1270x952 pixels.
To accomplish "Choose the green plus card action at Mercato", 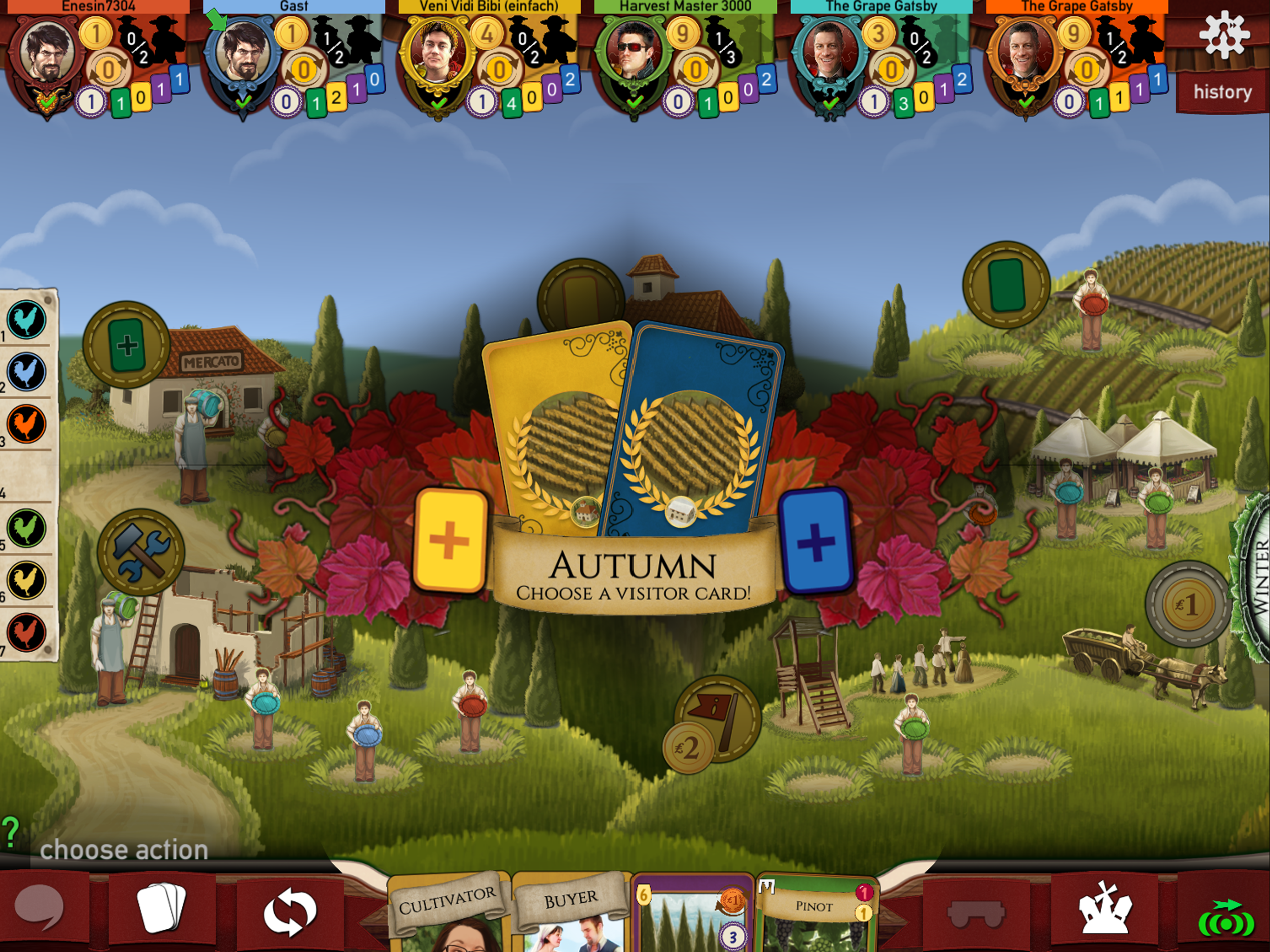I will pos(127,345).
